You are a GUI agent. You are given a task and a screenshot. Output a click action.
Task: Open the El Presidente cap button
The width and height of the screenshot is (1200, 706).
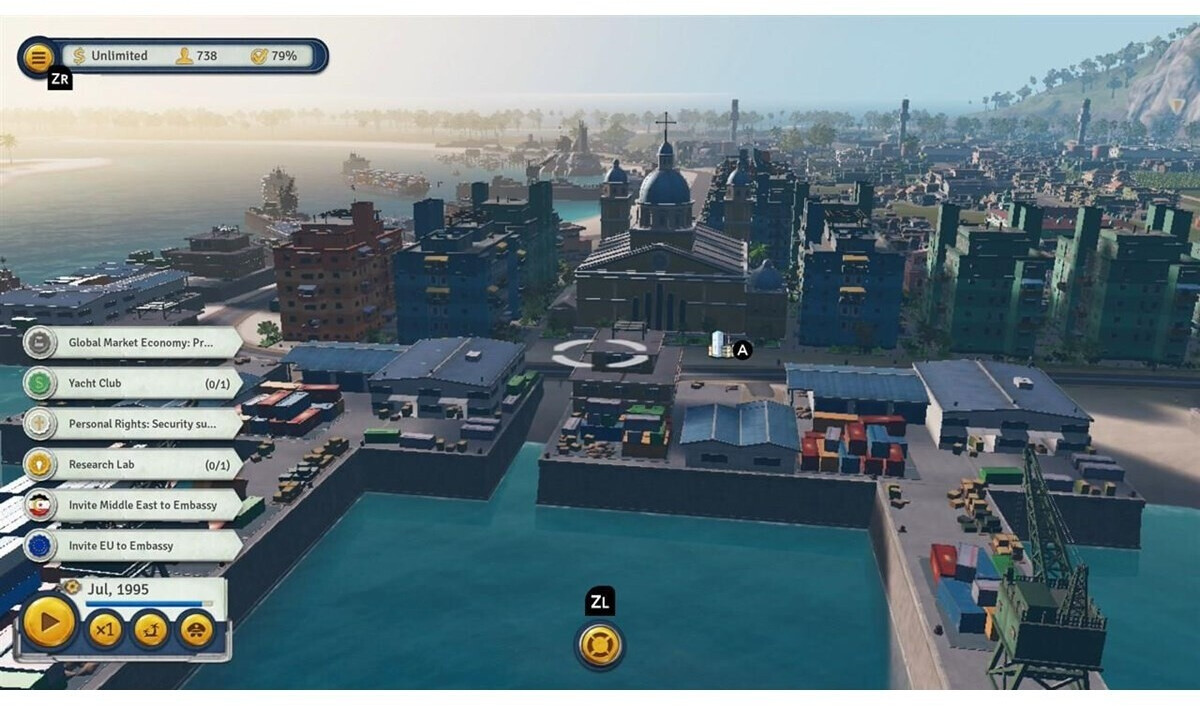197,630
